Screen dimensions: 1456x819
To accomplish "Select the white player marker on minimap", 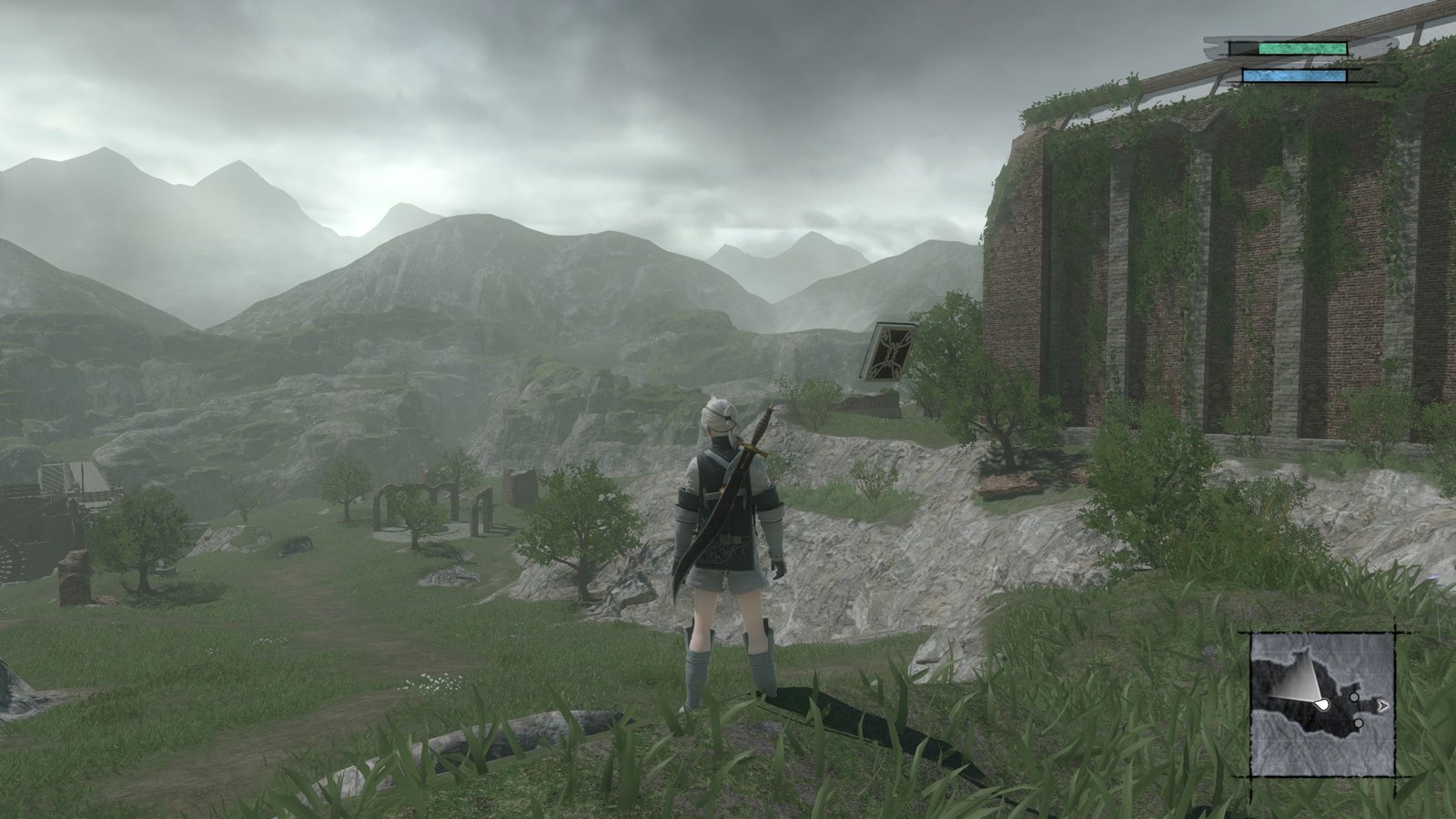I will click(x=1322, y=703).
